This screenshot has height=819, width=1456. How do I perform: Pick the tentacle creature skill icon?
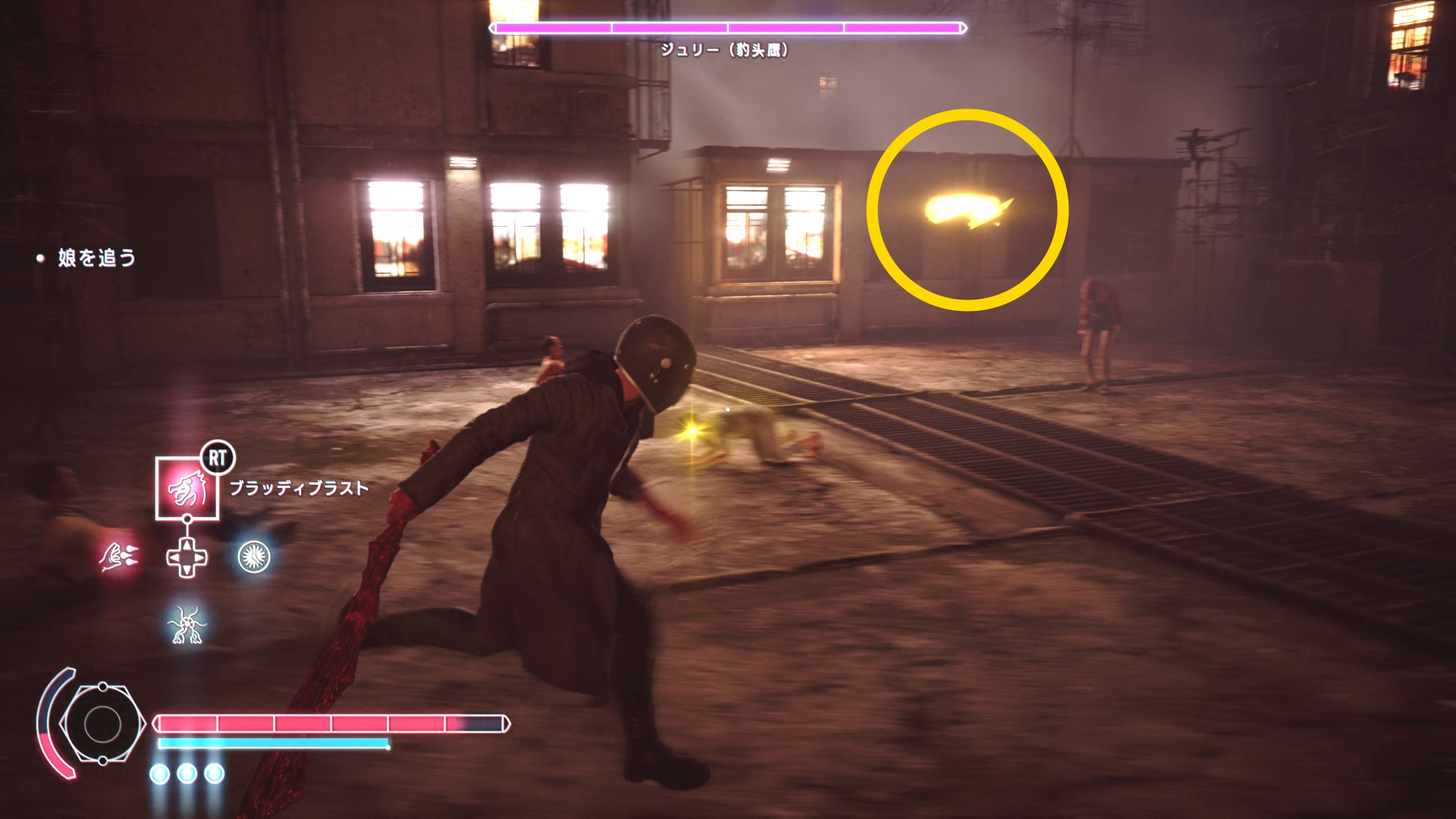click(187, 626)
